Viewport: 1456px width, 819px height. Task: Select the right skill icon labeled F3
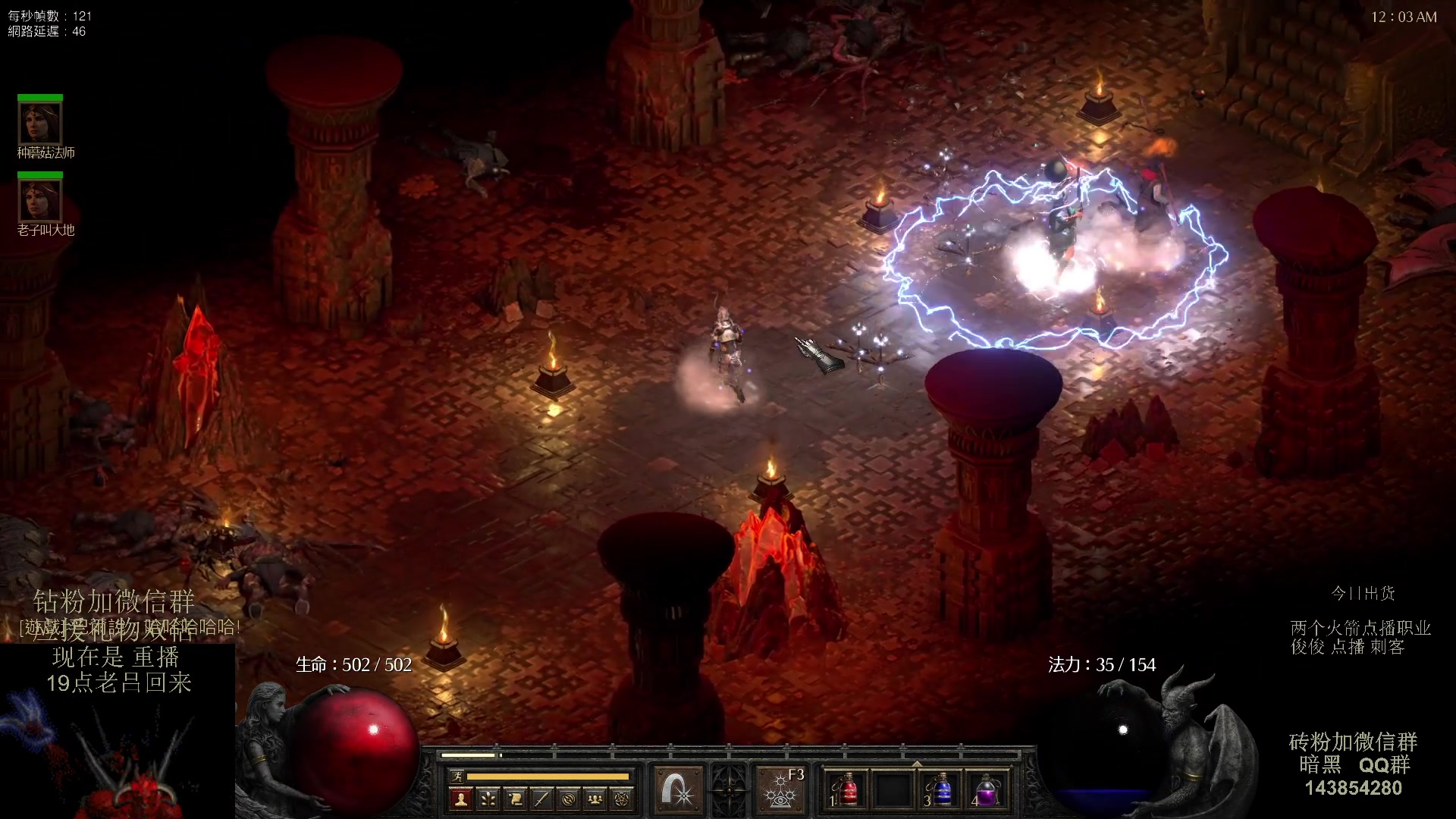click(780, 789)
